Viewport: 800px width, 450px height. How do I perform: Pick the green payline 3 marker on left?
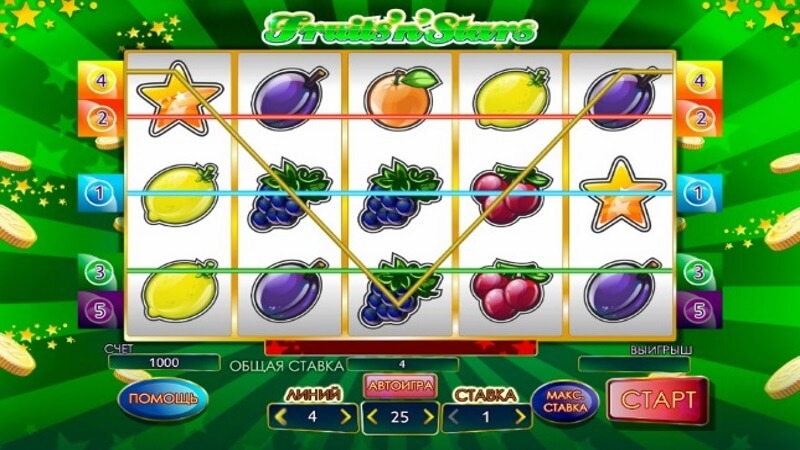99,270
